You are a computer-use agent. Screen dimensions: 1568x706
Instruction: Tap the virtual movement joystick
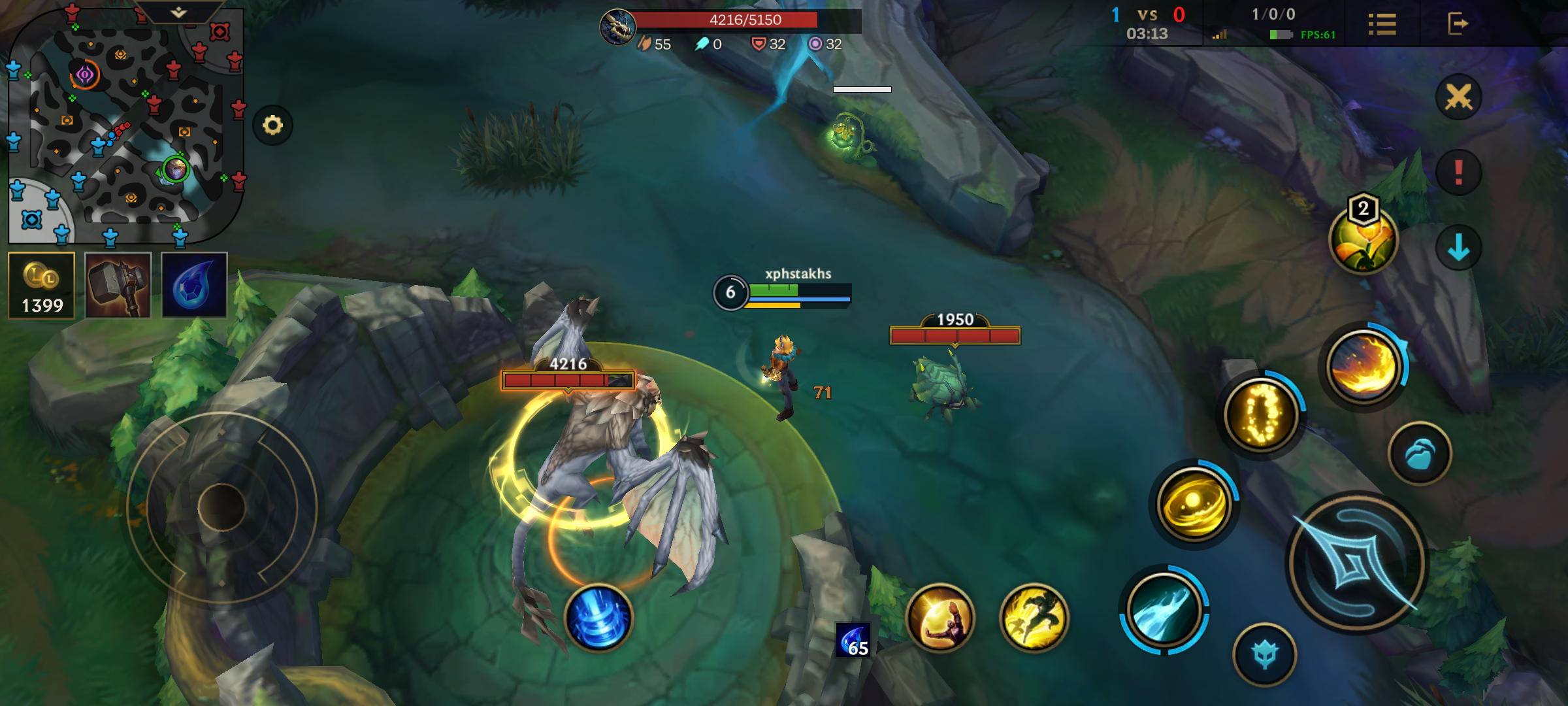(221, 507)
